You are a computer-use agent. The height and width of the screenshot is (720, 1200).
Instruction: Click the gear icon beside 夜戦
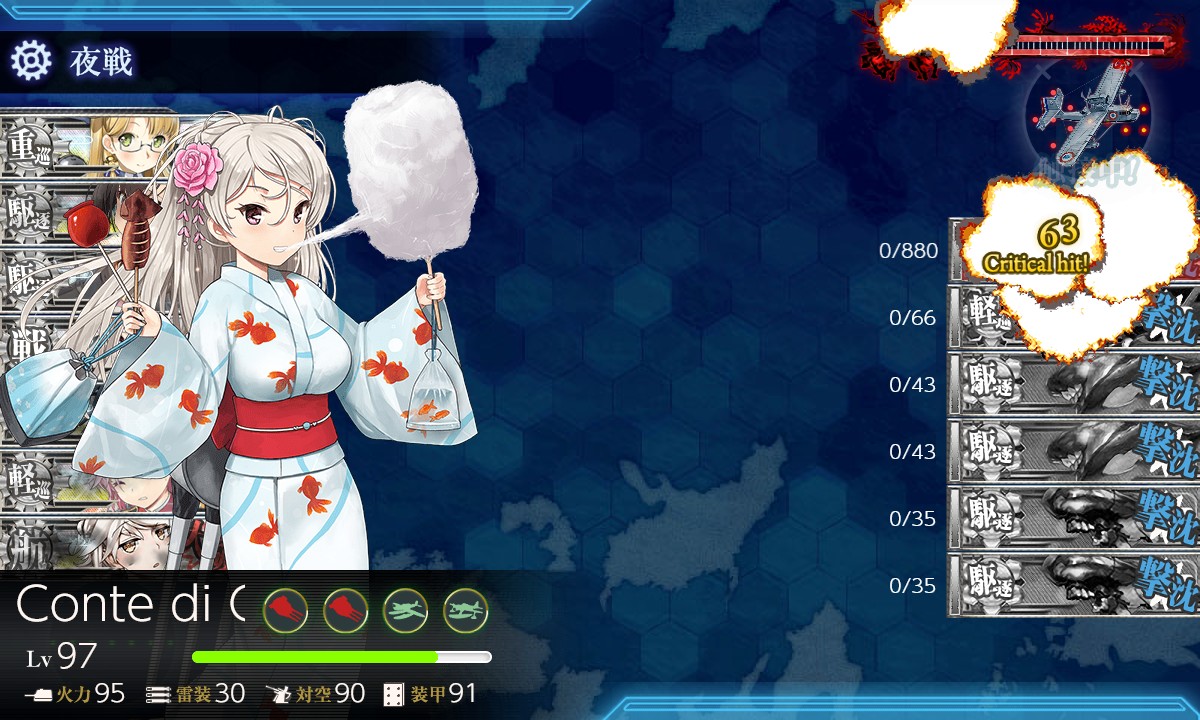tap(31, 62)
